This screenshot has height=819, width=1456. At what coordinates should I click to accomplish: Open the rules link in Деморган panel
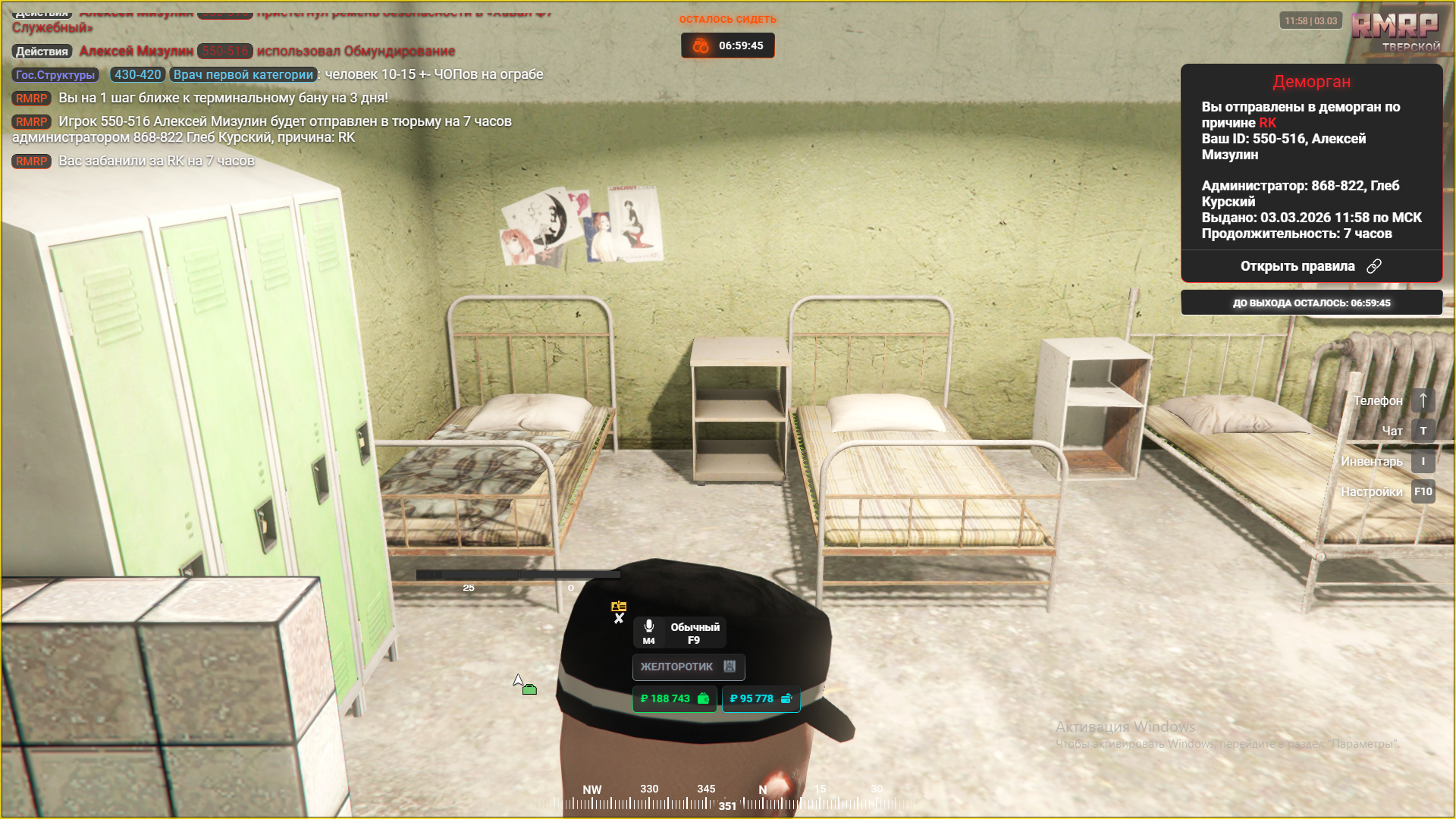pos(1310,266)
